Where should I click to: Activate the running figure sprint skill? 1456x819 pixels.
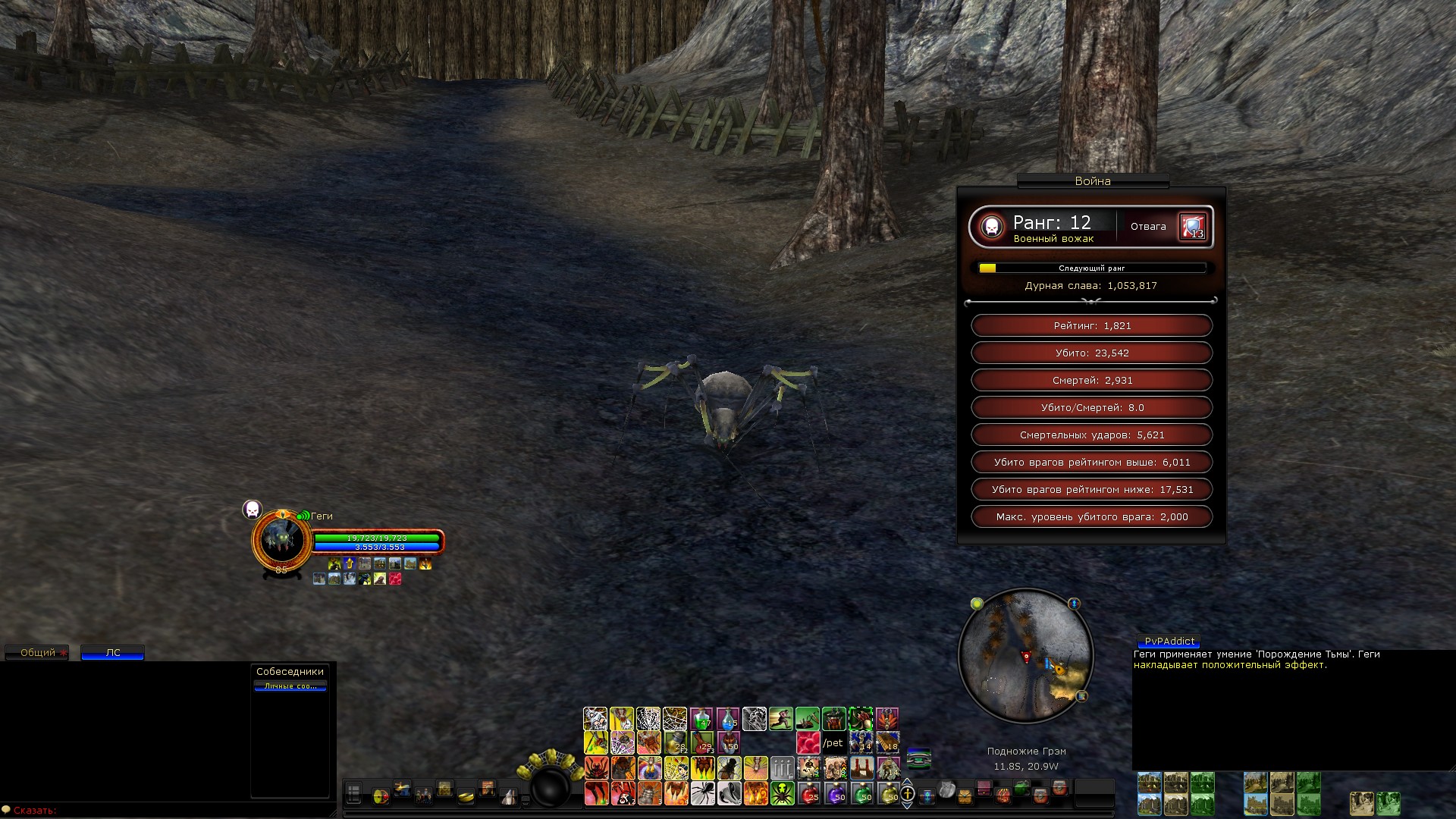coord(780,719)
